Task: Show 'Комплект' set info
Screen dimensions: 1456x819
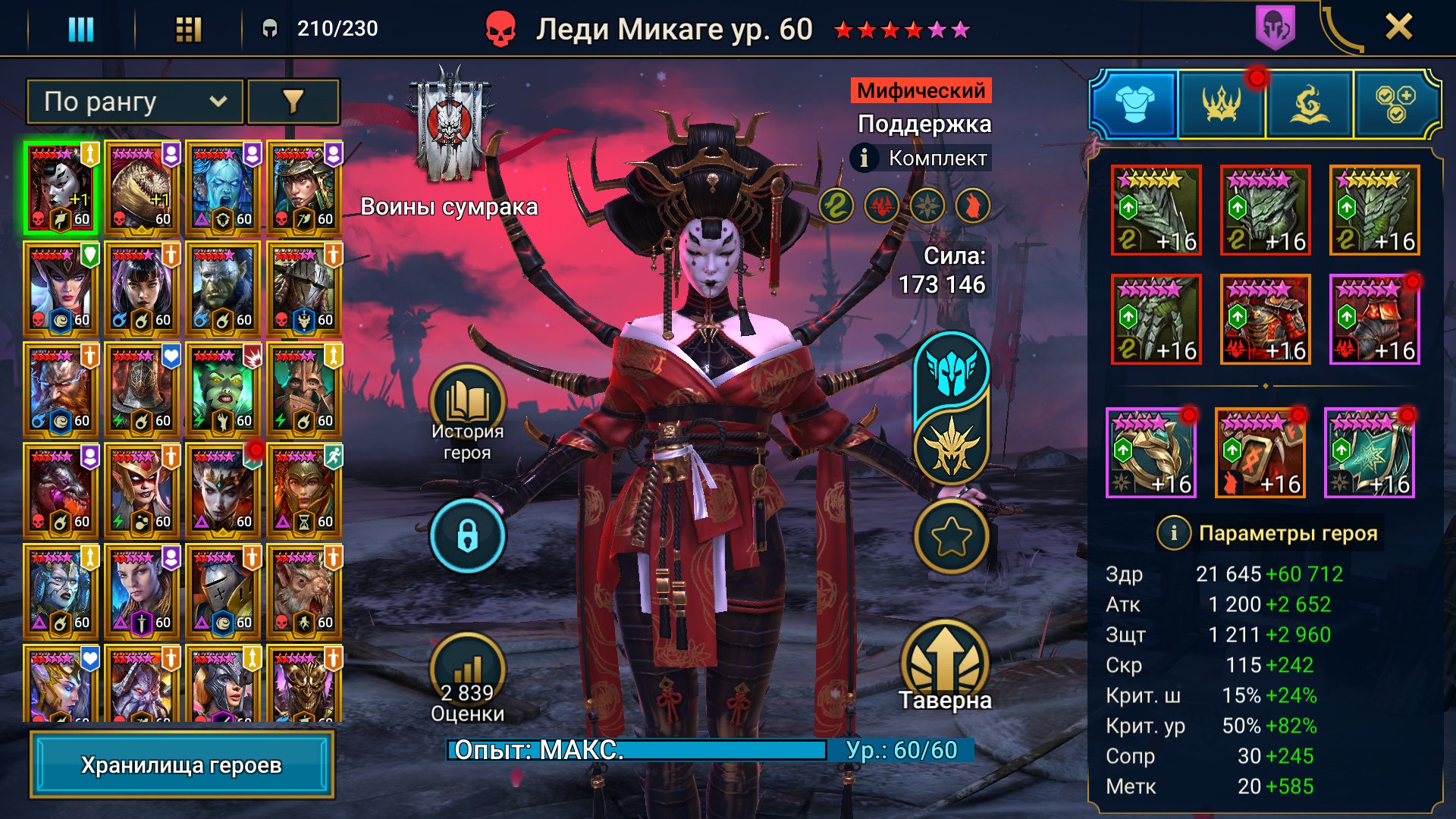Action: [x=864, y=158]
